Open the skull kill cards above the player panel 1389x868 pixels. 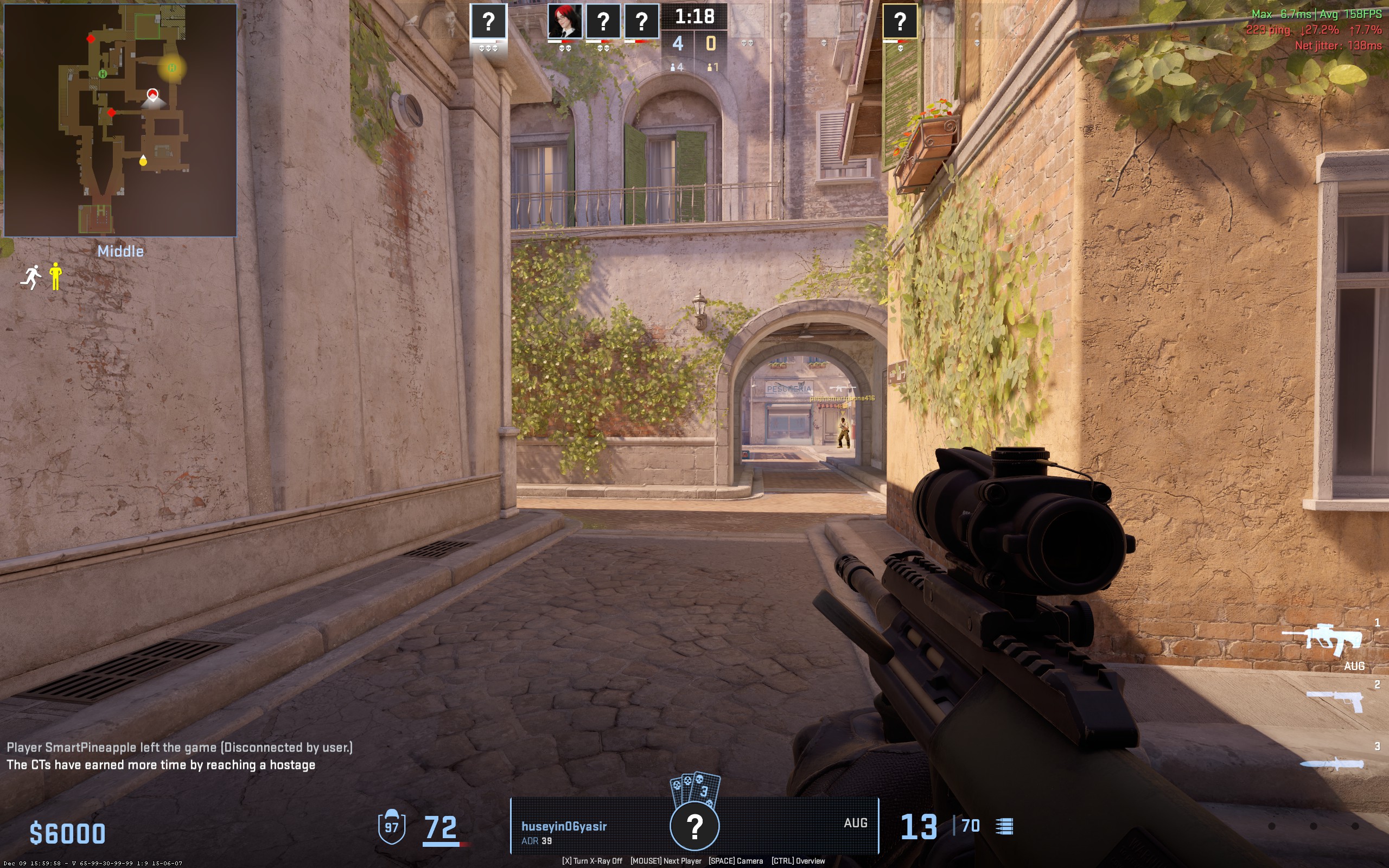(x=695, y=788)
